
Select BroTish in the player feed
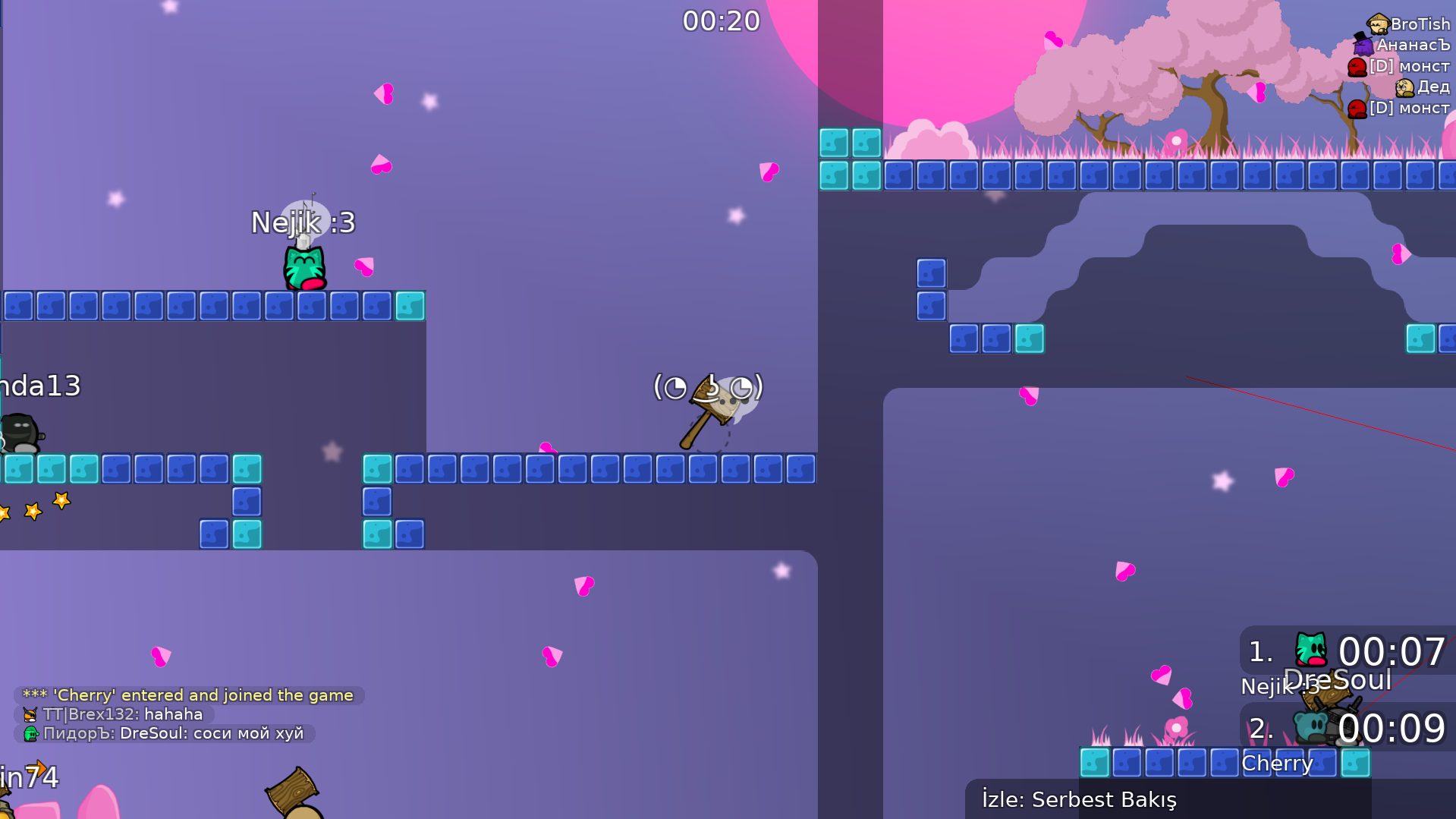pos(1410,24)
